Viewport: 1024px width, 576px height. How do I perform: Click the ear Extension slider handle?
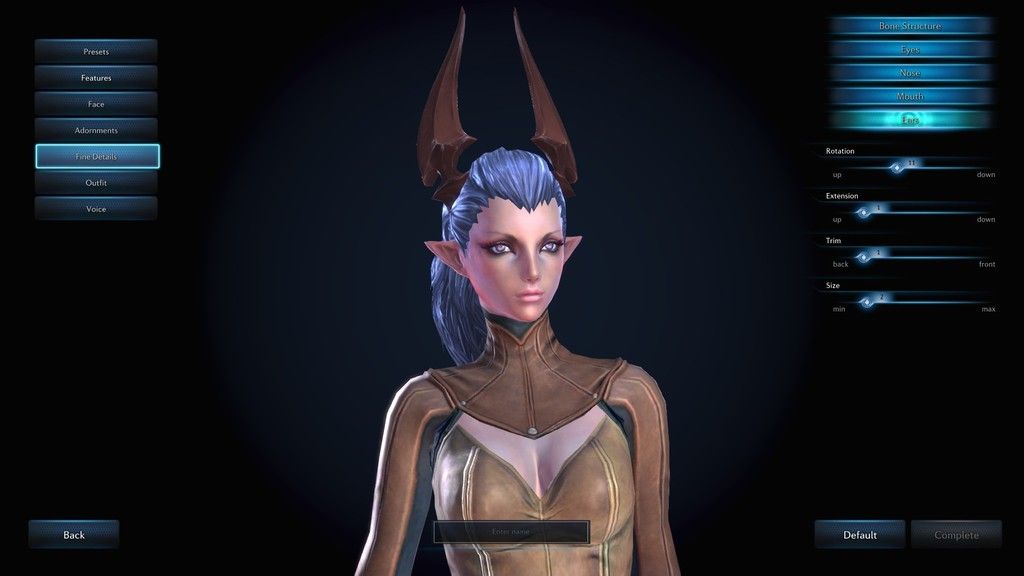click(865, 212)
